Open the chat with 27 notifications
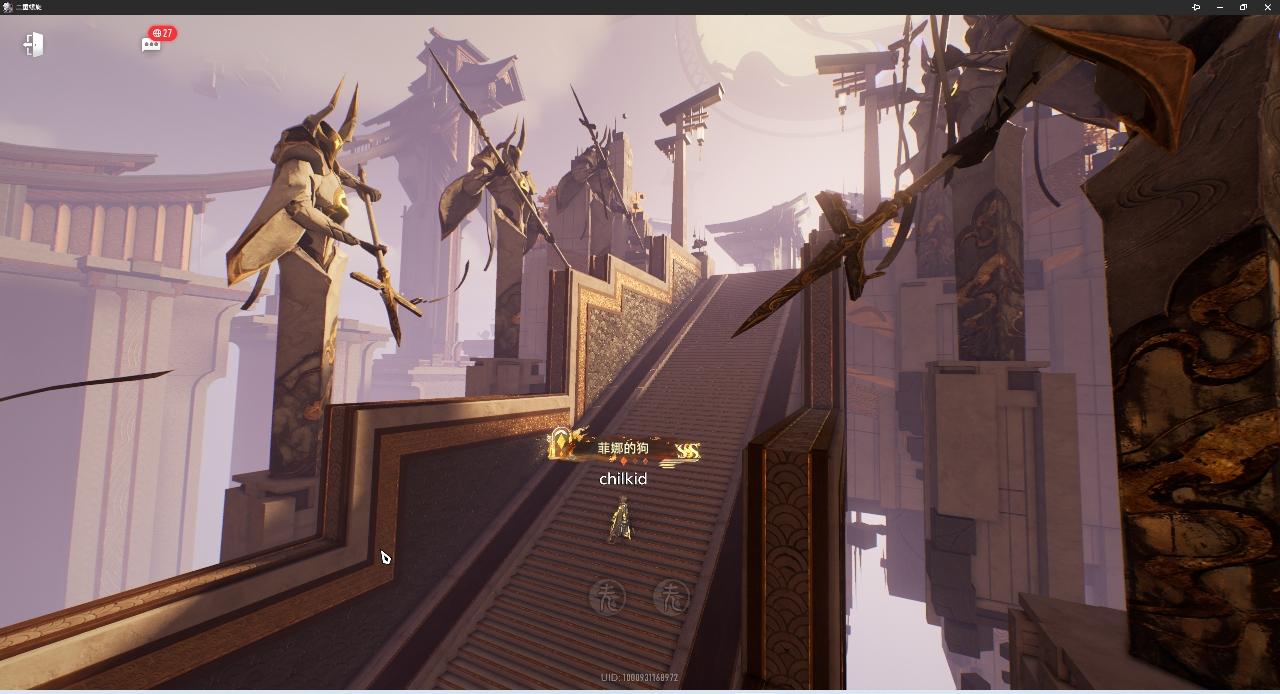This screenshot has height=694, width=1280. click(152, 44)
